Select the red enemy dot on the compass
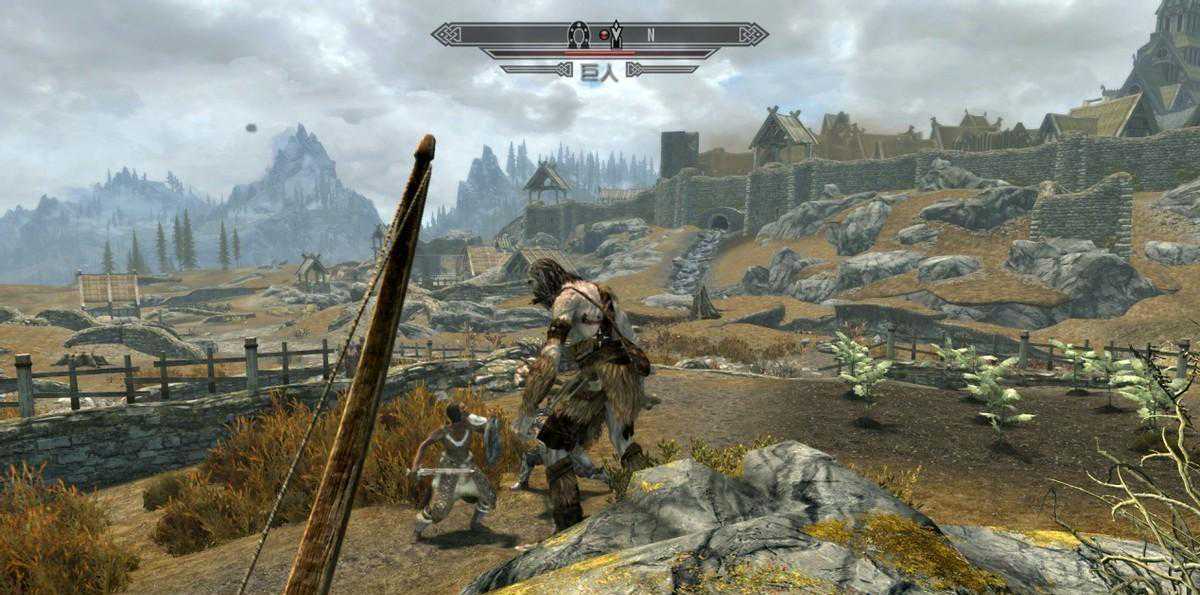The height and width of the screenshot is (595, 1200). tap(603, 35)
